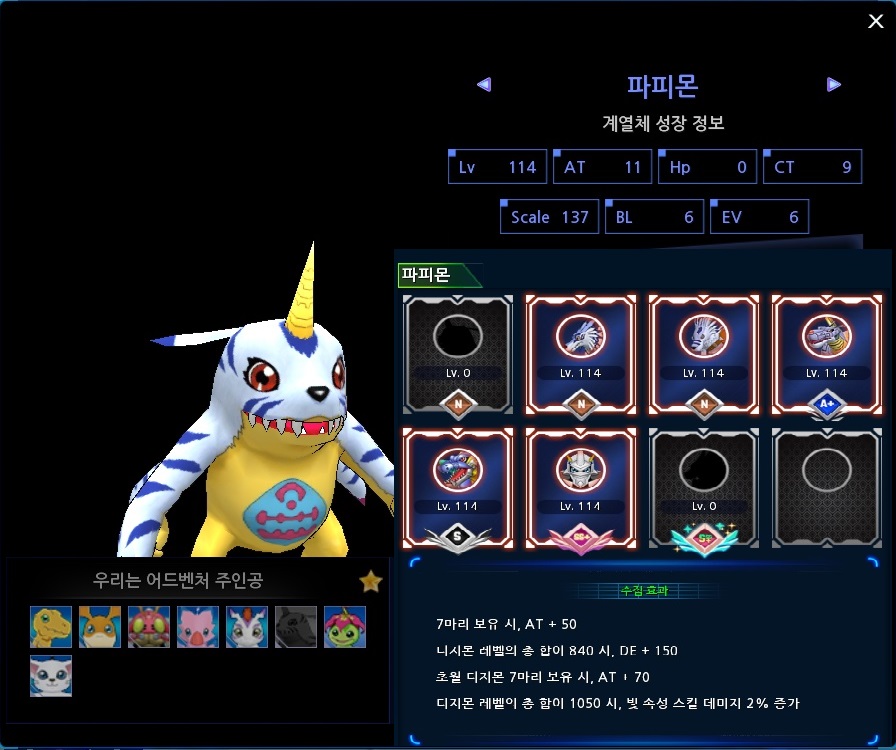Choose the Patamon portrait
This screenshot has height=750, width=896.
pyautogui.click(x=100, y=627)
